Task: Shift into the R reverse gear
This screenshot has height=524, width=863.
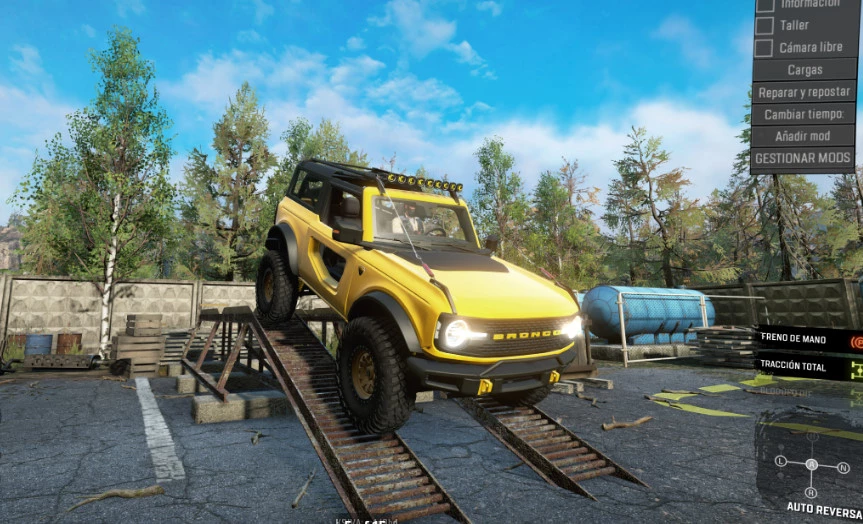Action: pos(812,492)
